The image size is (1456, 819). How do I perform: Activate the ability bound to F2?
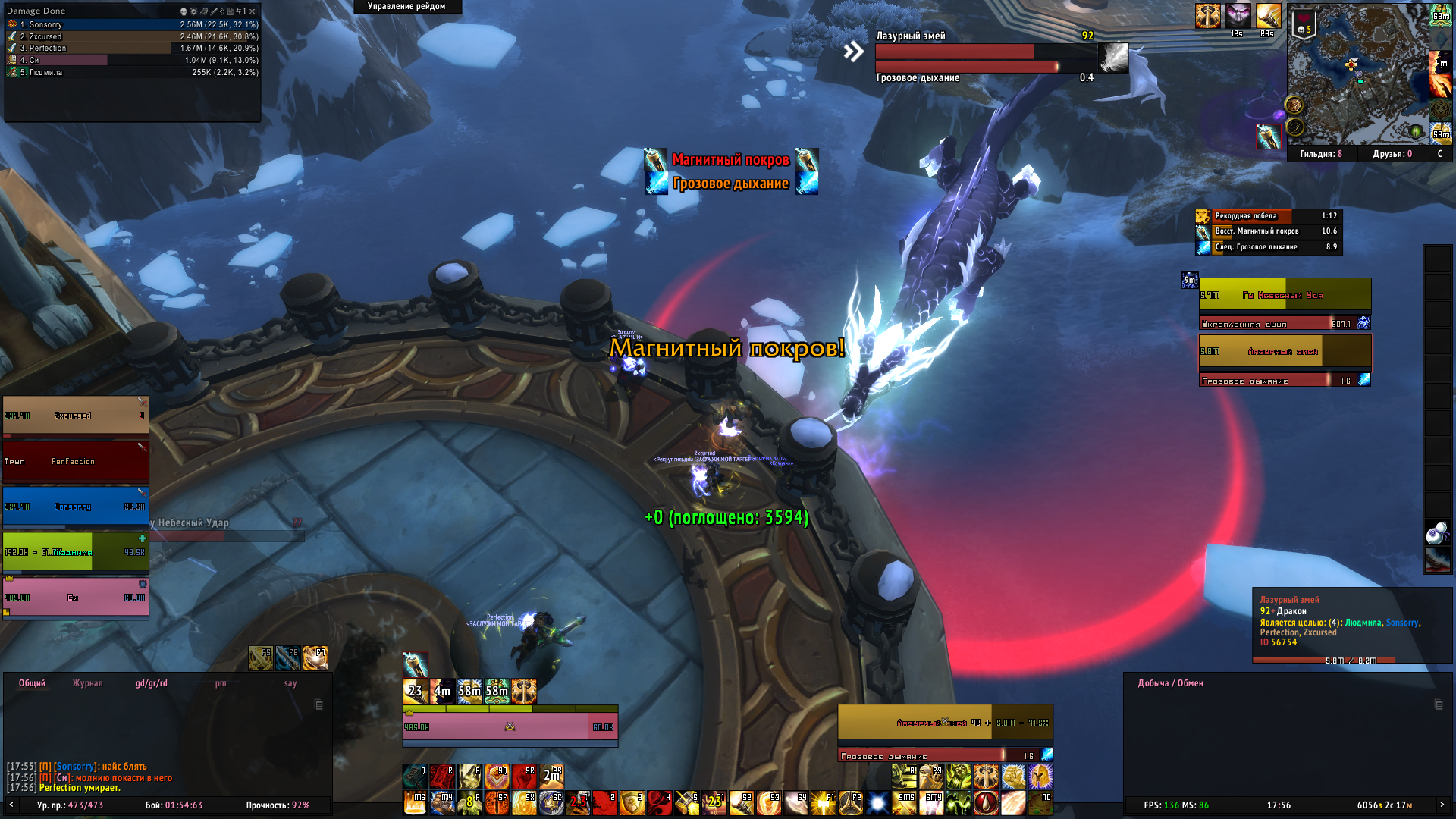850,802
